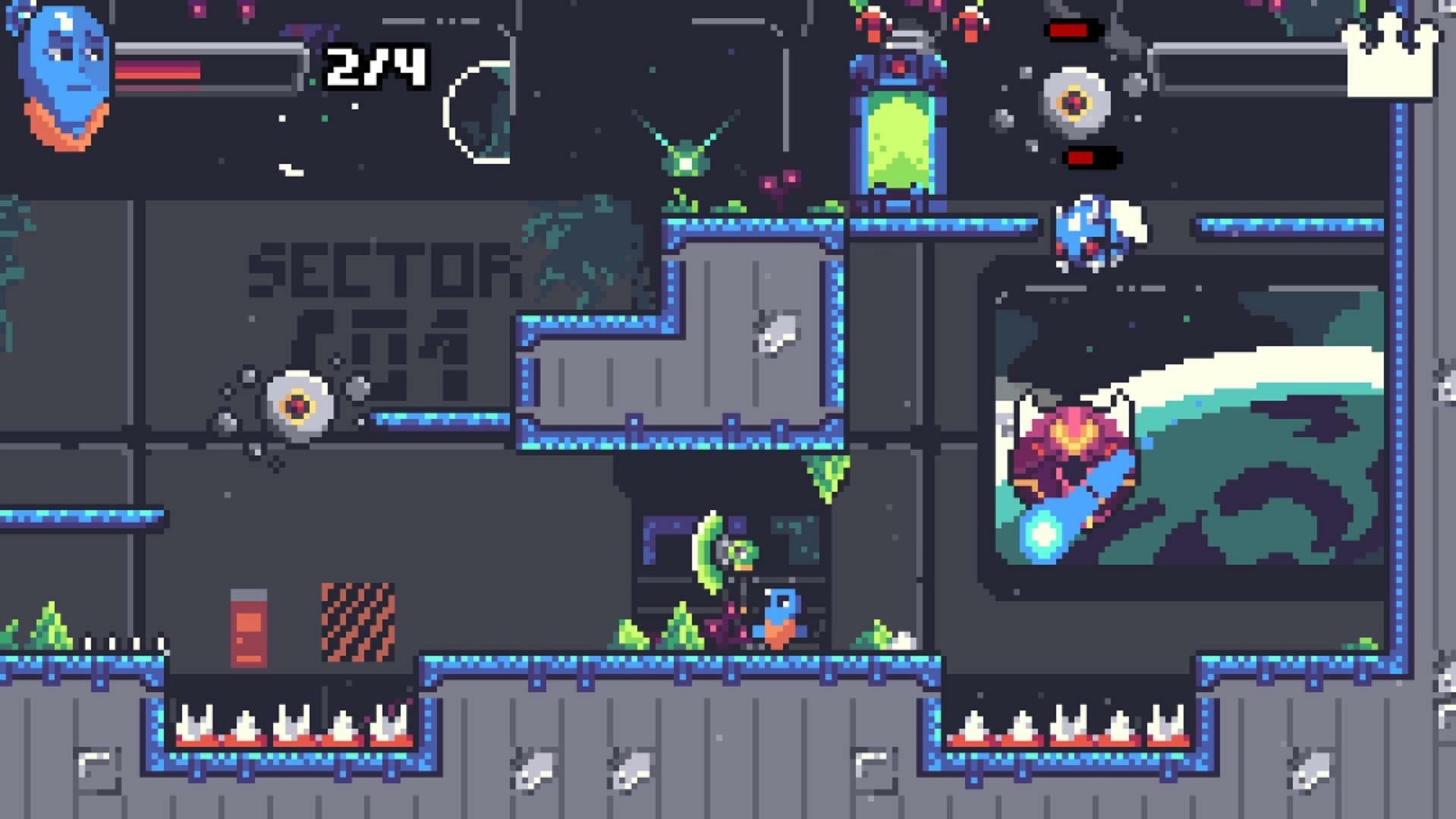
Task: Select the floating eyeball turret enemy
Action: (x=1073, y=99)
